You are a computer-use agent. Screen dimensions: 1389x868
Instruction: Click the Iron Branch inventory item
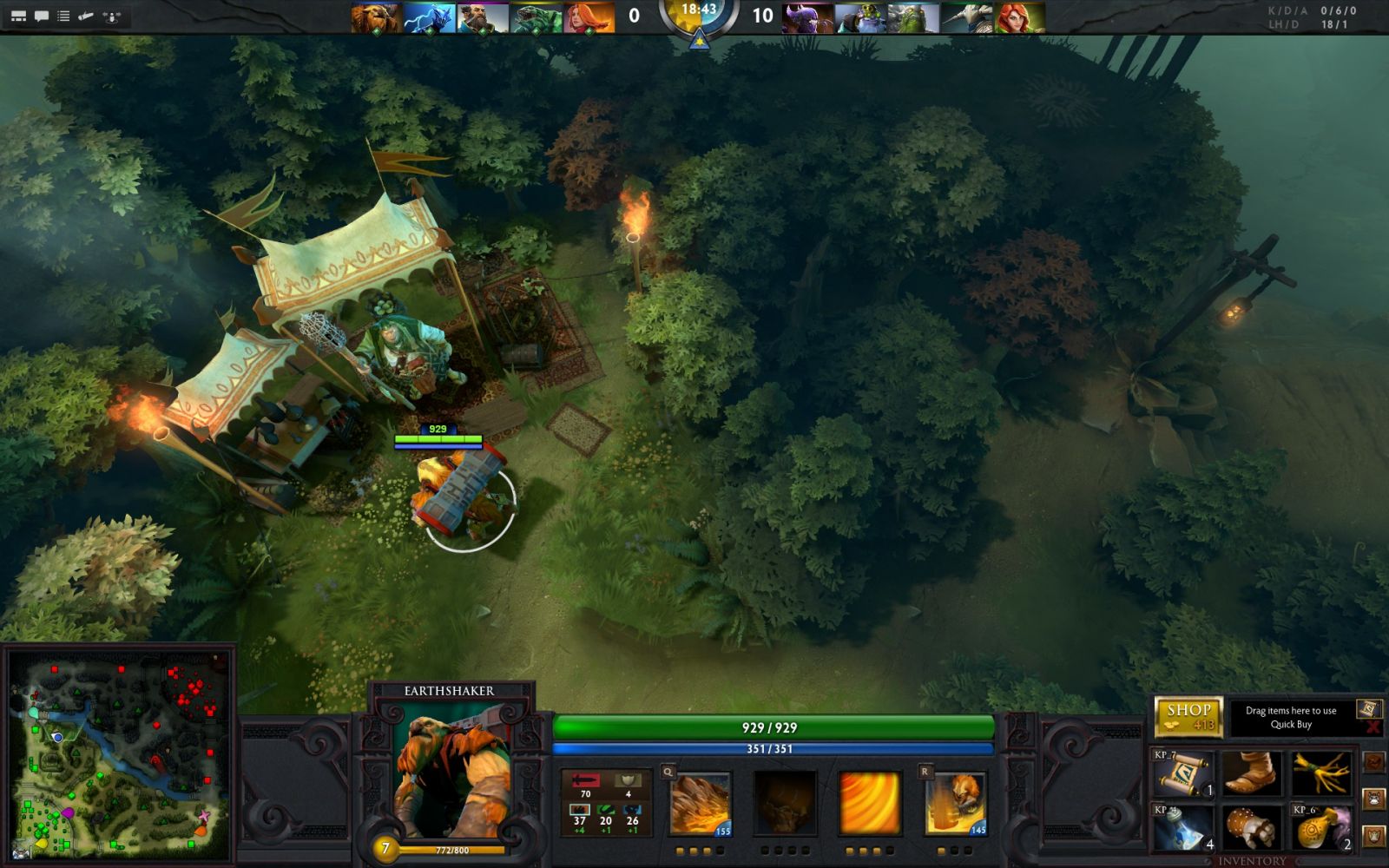click(x=1320, y=774)
